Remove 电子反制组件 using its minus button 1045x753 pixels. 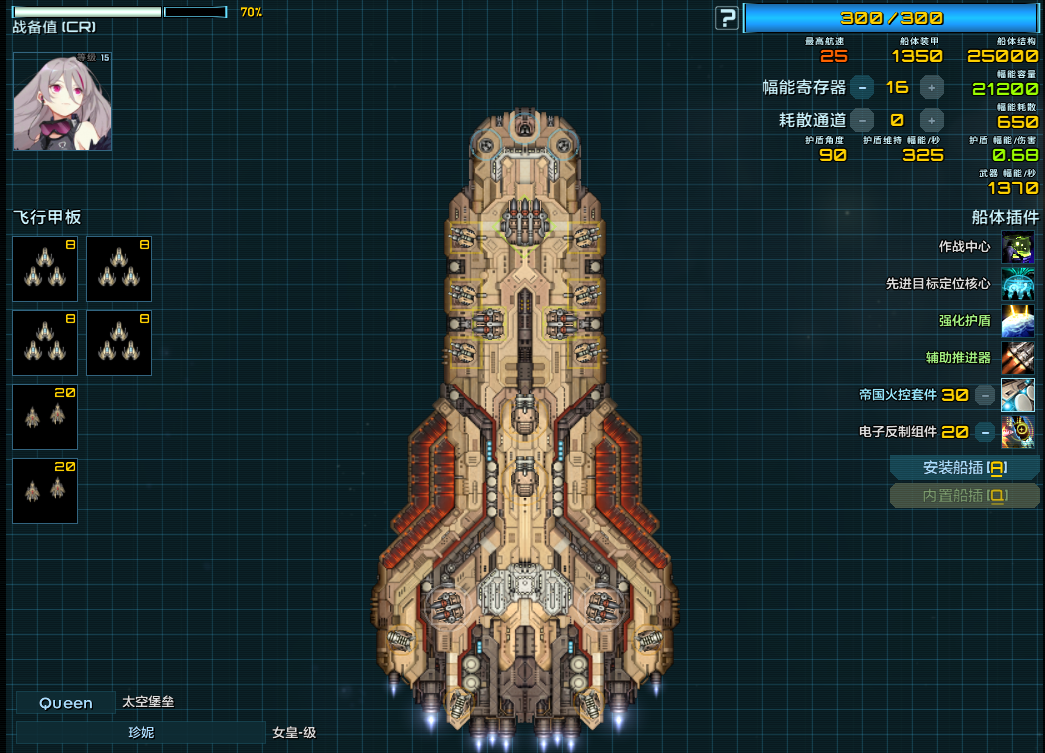click(x=985, y=432)
